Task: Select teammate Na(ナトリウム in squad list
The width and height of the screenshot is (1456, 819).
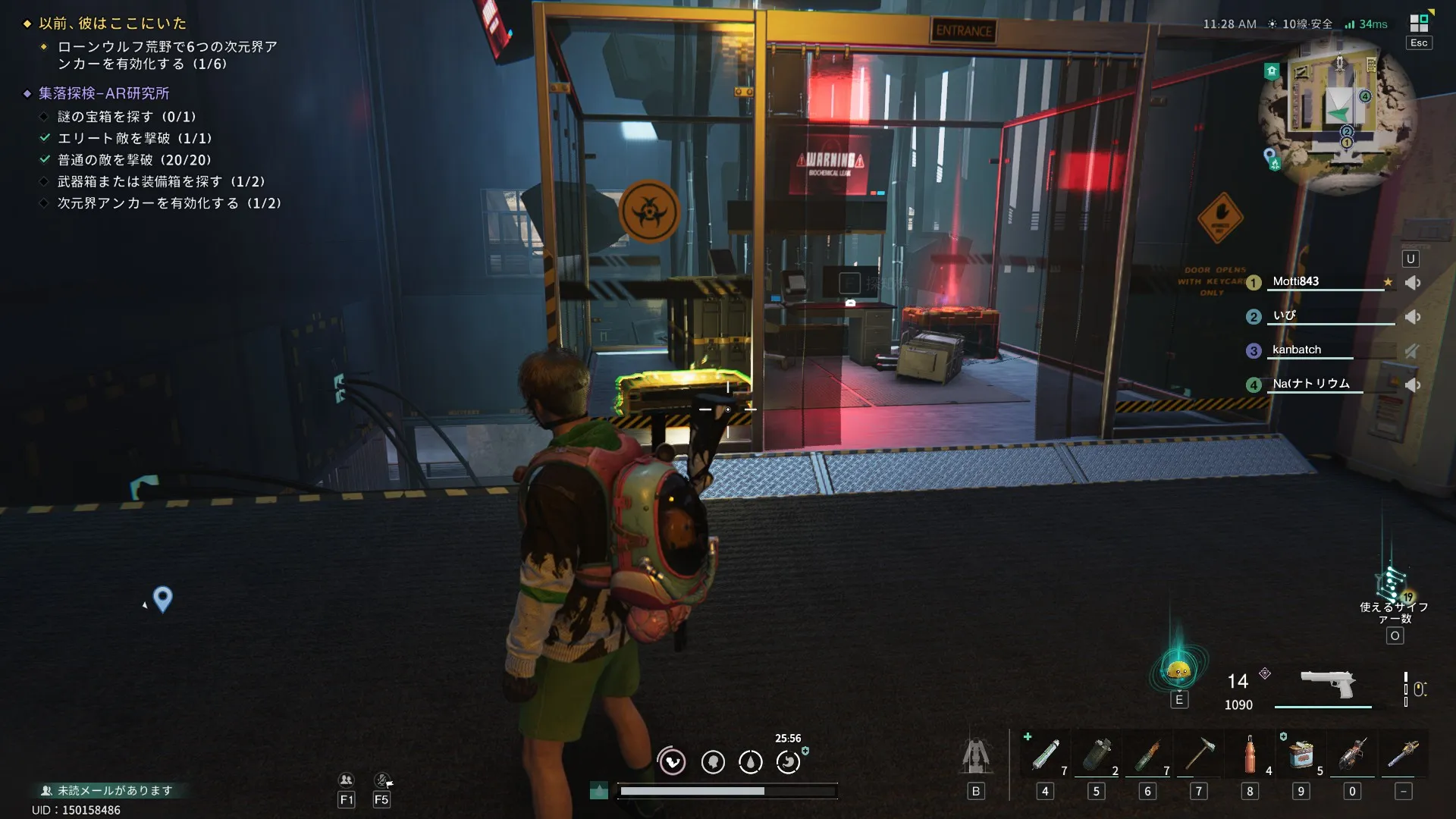Action: (x=1310, y=384)
